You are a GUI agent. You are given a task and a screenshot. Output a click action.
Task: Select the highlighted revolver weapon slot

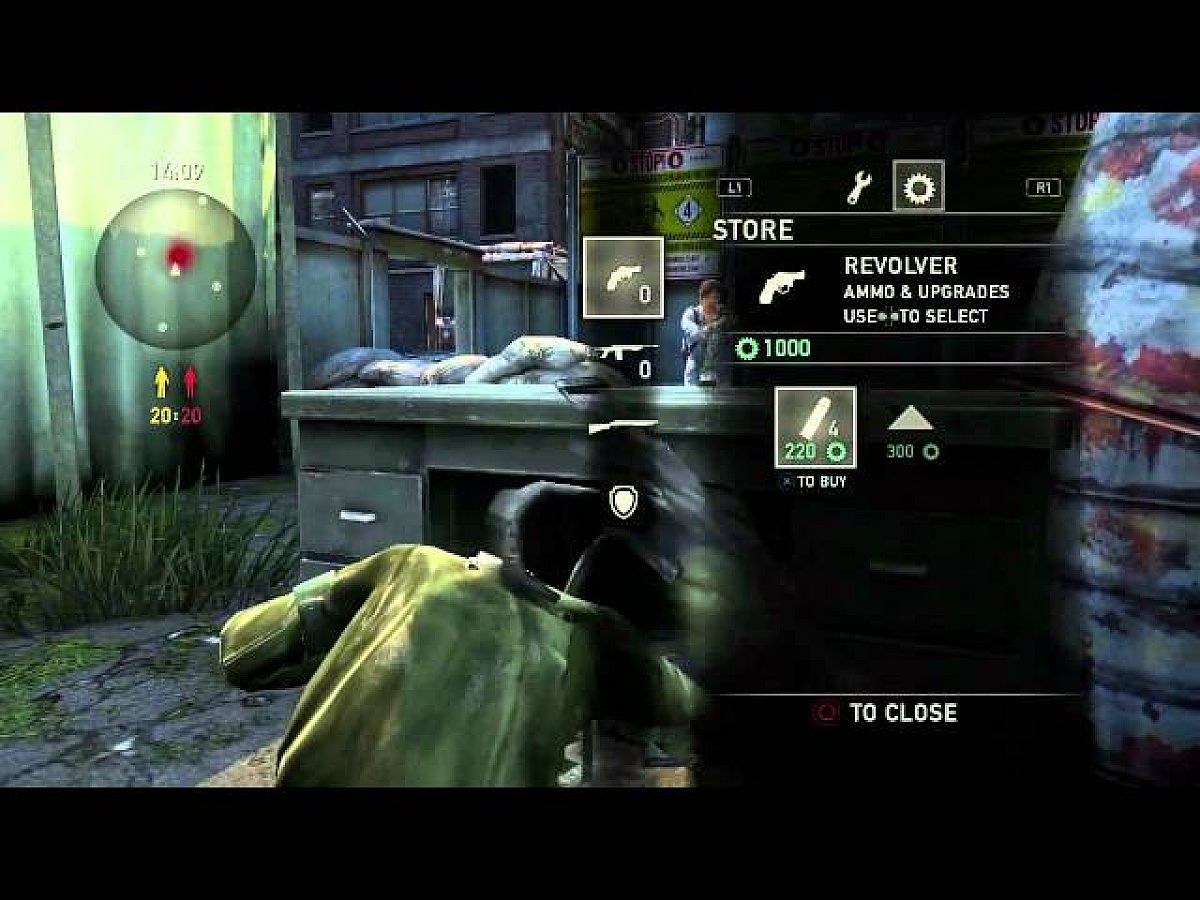tap(623, 277)
